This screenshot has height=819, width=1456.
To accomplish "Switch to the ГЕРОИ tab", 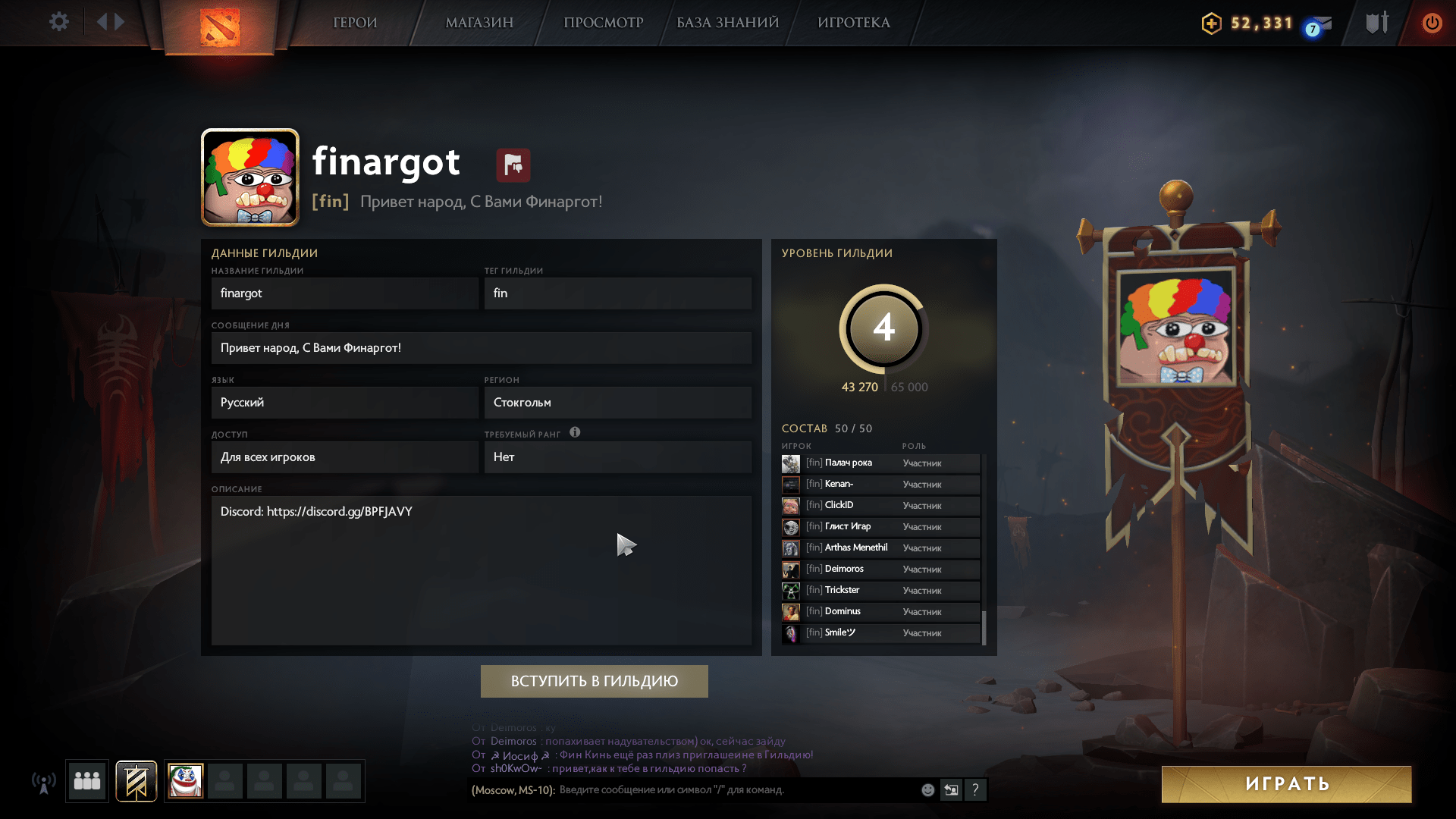I will tap(355, 23).
